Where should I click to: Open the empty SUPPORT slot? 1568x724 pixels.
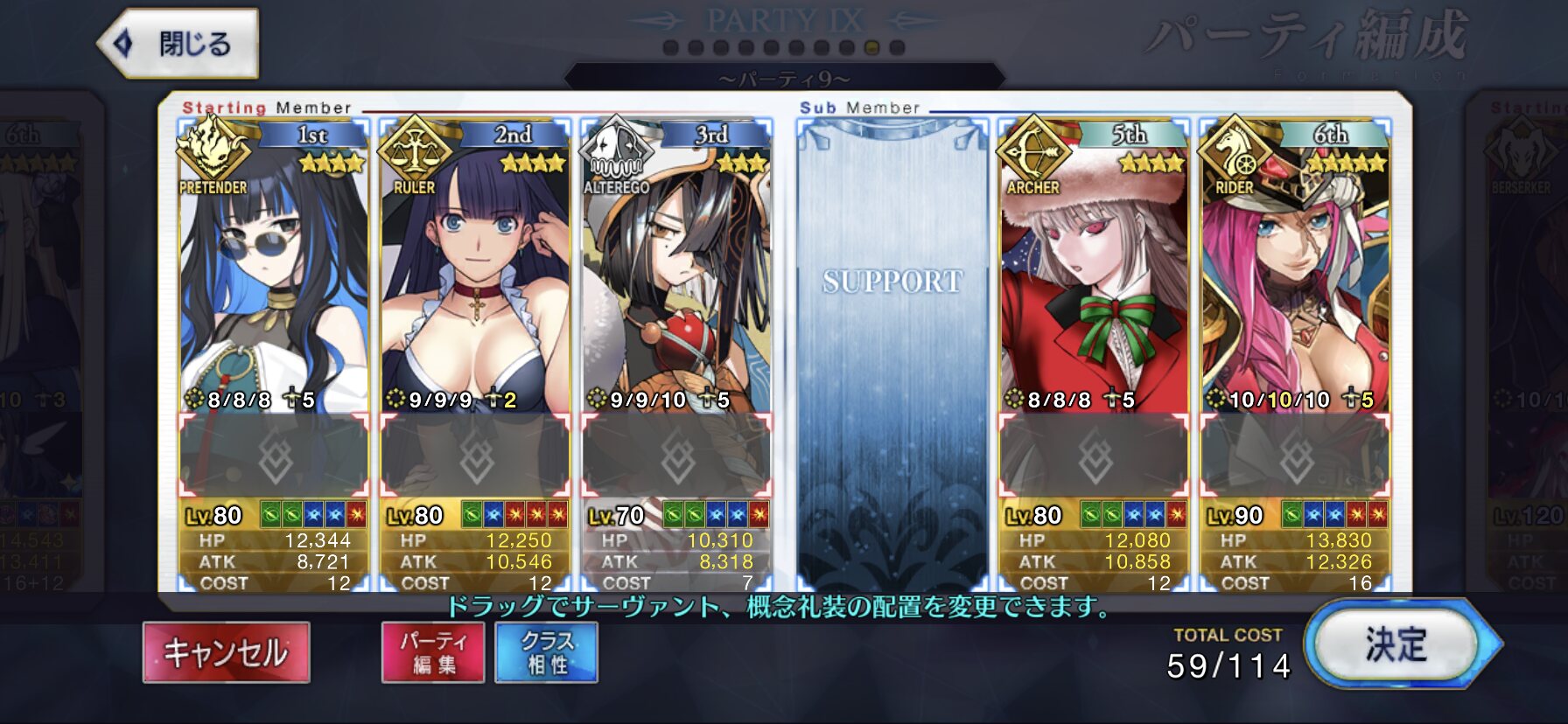point(892,350)
